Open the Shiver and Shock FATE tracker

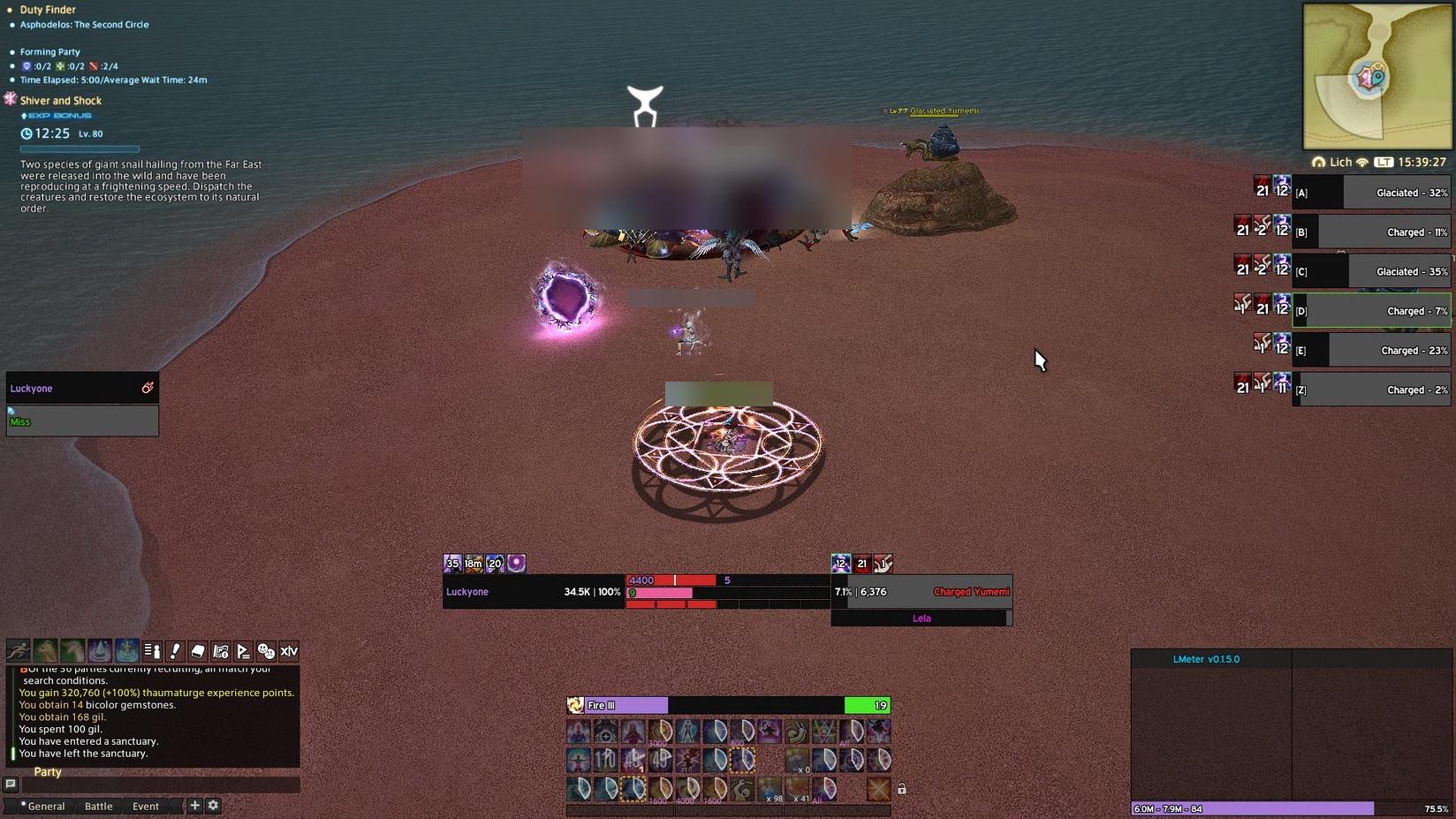[x=60, y=101]
